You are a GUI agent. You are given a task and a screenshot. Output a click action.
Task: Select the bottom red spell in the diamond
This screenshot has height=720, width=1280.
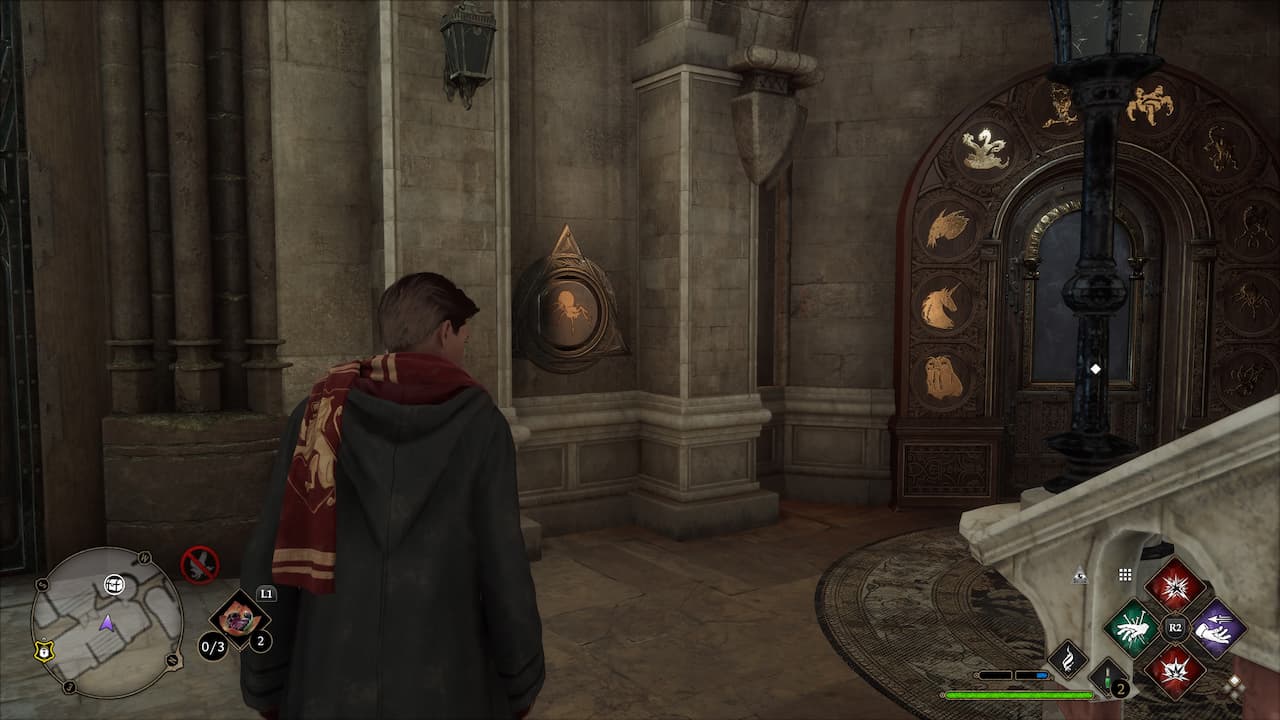pyautogui.click(x=1175, y=670)
